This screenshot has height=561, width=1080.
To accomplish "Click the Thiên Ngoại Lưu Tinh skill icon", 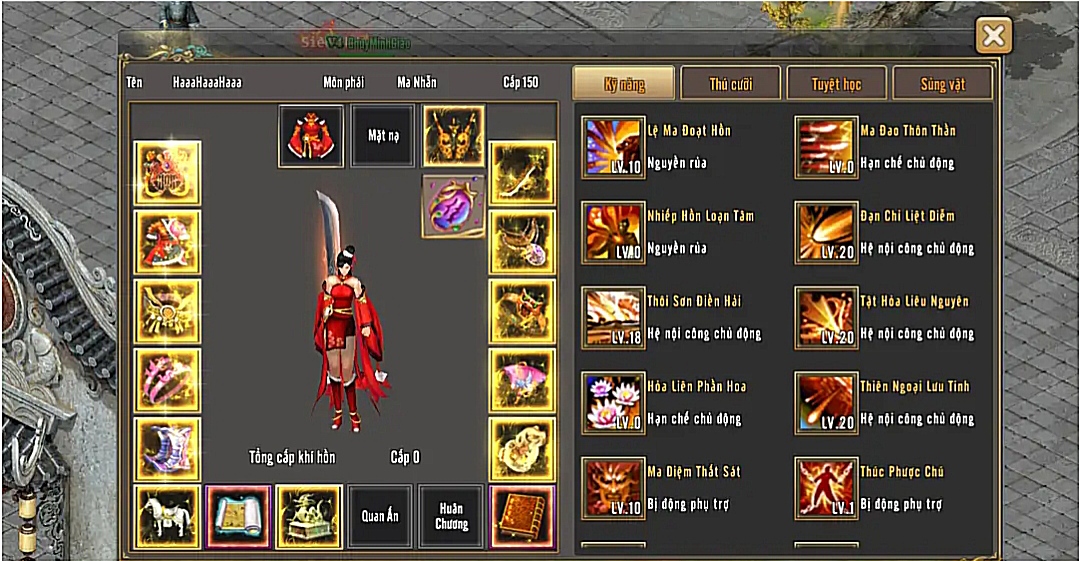I will click(826, 402).
